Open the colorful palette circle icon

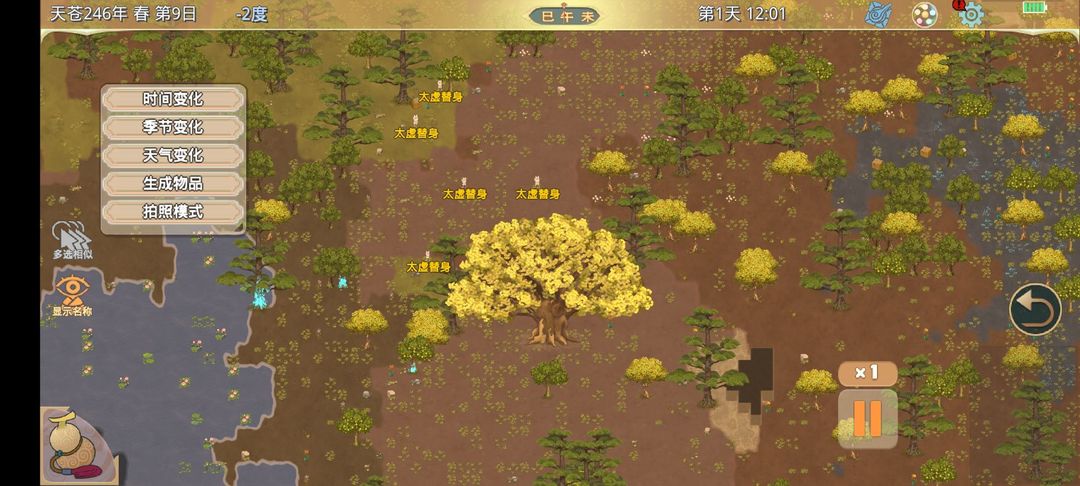point(925,14)
